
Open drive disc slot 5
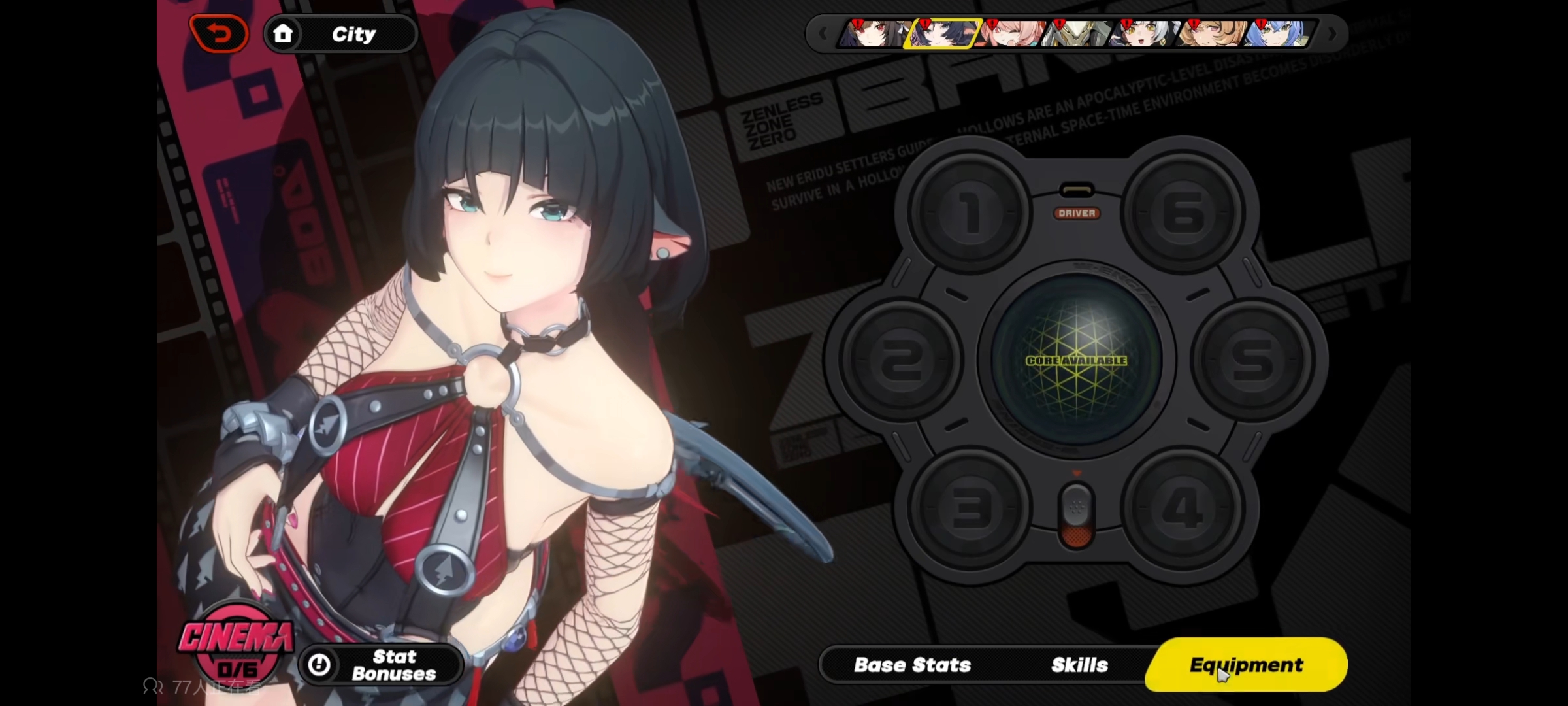pos(1252,360)
